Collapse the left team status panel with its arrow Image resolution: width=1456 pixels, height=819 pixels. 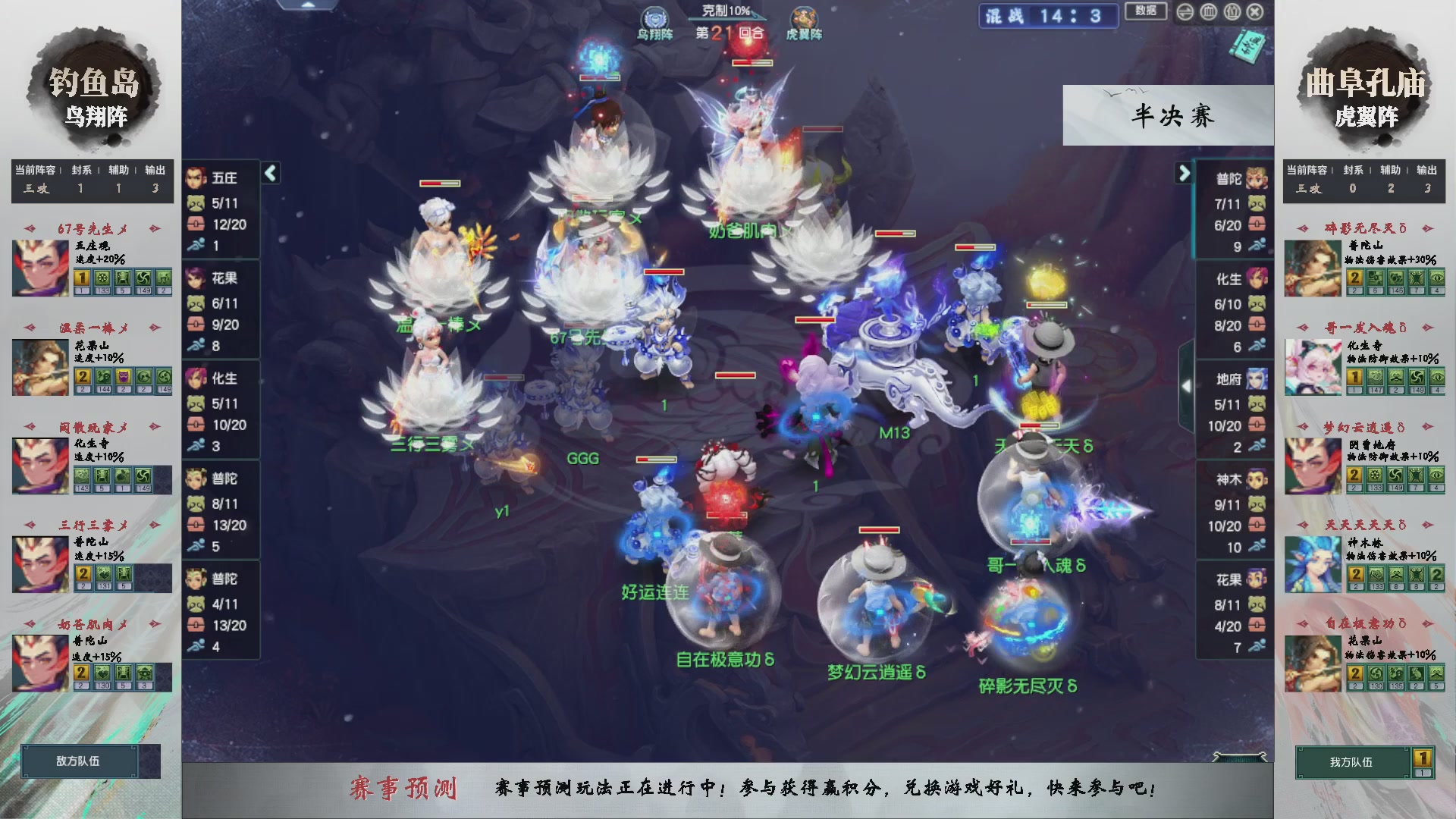click(269, 173)
